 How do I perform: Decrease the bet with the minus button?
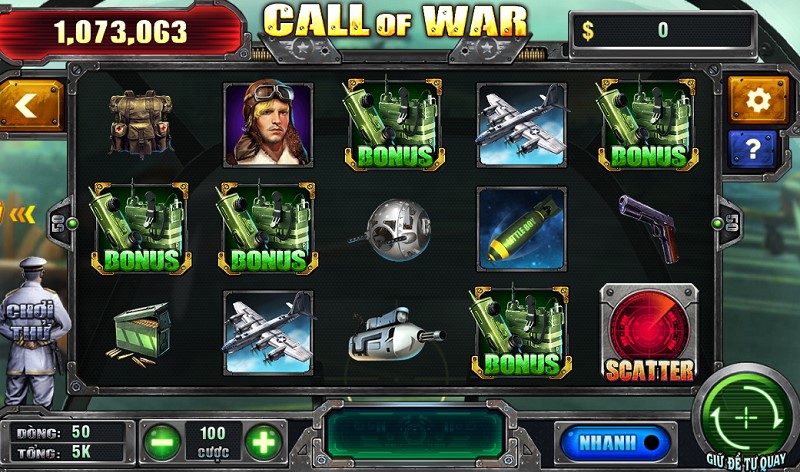[x=162, y=441]
